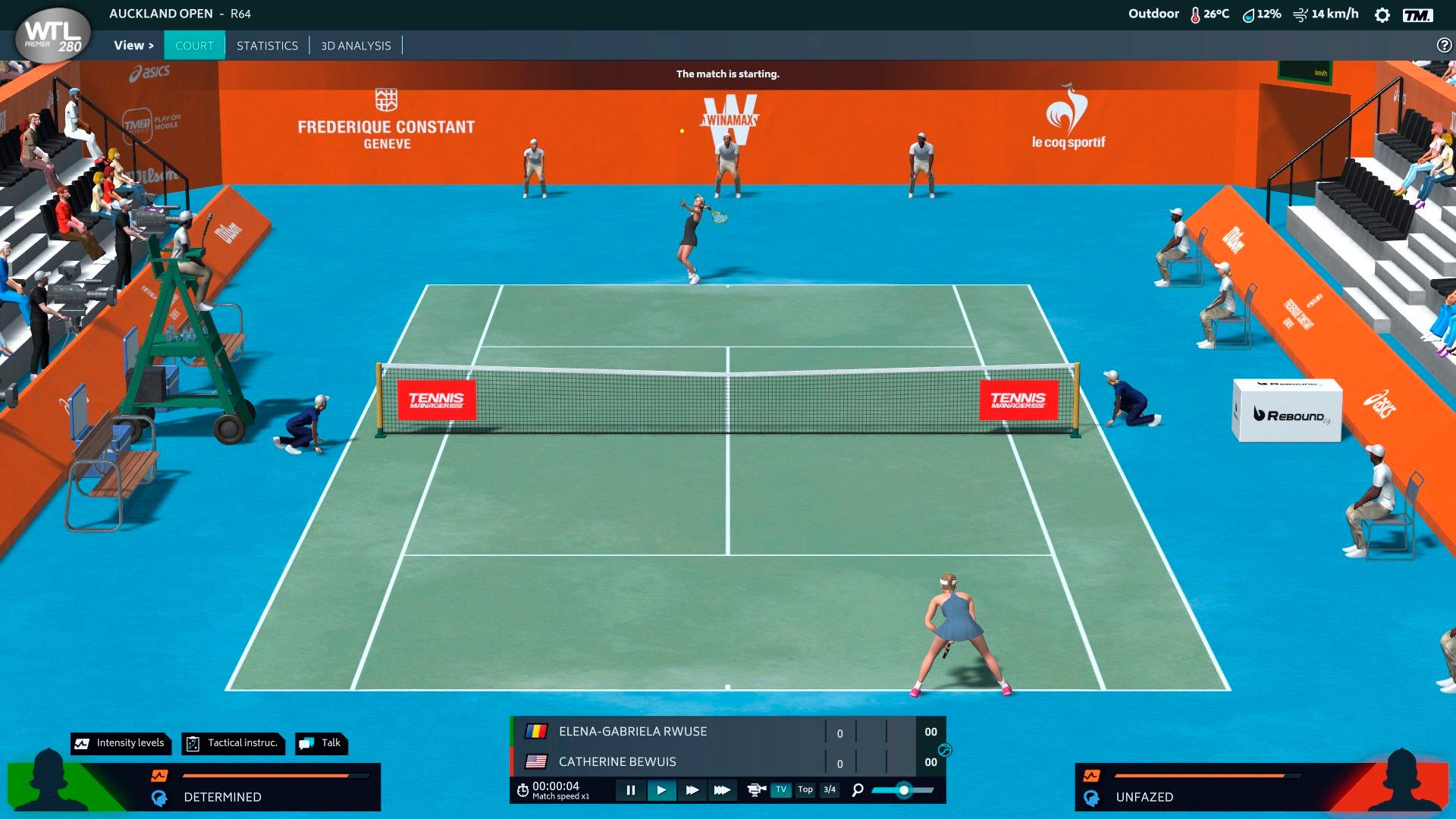Open the Statistics tab
The width and height of the screenshot is (1456, 819).
tap(267, 45)
